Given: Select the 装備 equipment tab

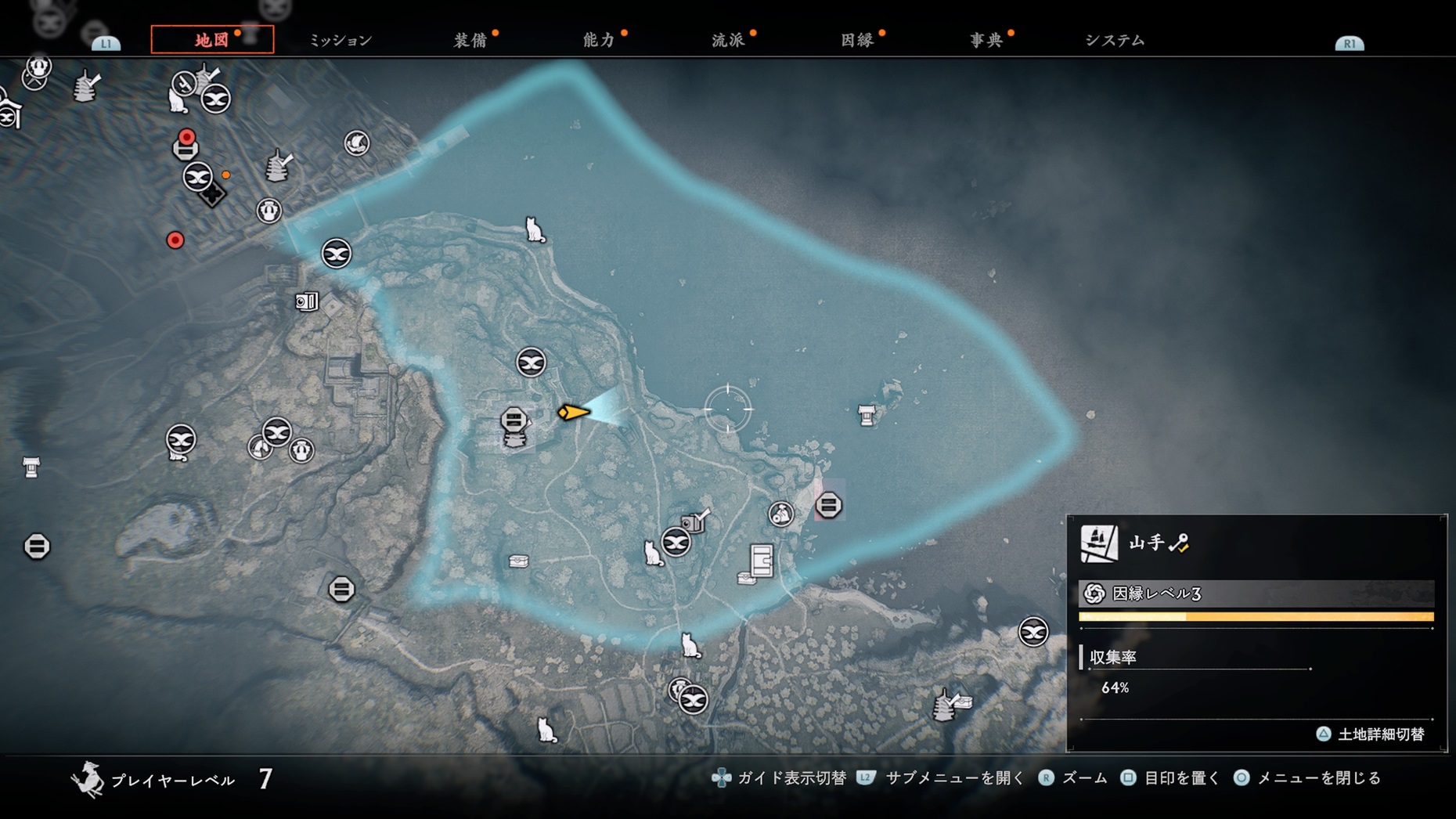Looking at the screenshot, I should [470, 41].
